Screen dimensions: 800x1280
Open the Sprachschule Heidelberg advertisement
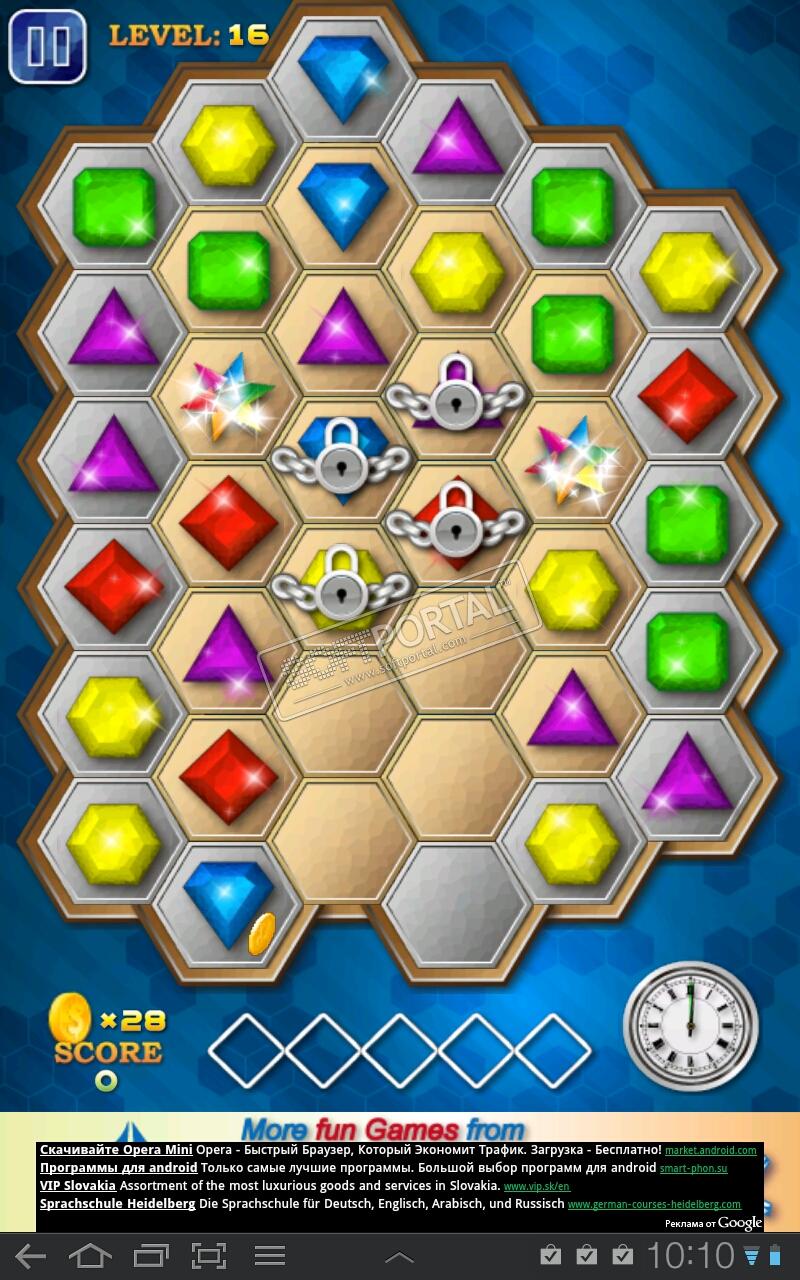(x=117, y=1203)
